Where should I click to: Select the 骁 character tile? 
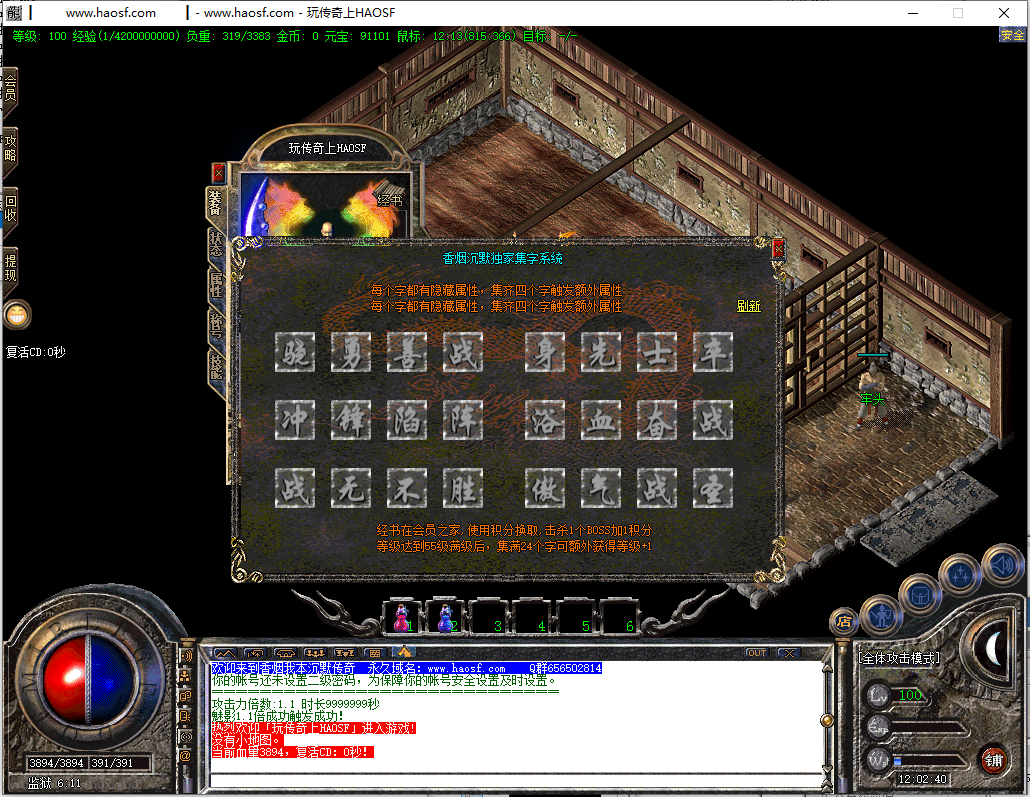295,352
